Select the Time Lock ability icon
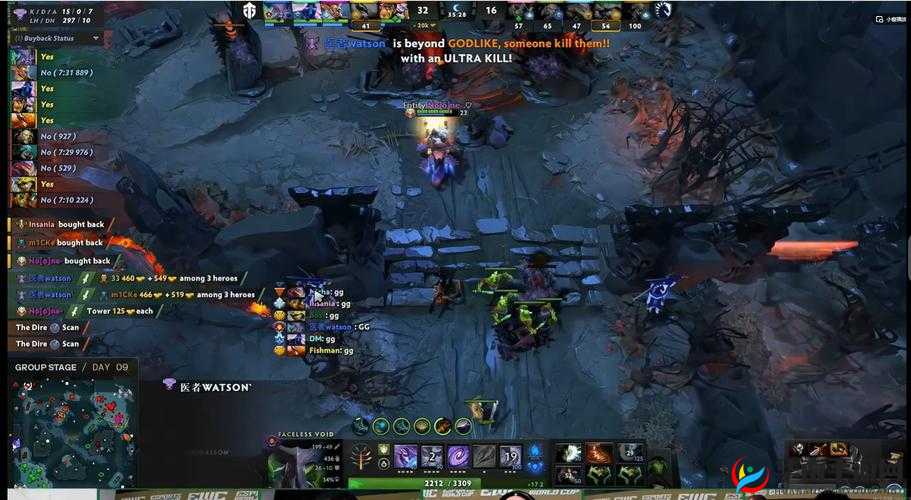This screenshot has width=911, height=500. pos(458,456)
